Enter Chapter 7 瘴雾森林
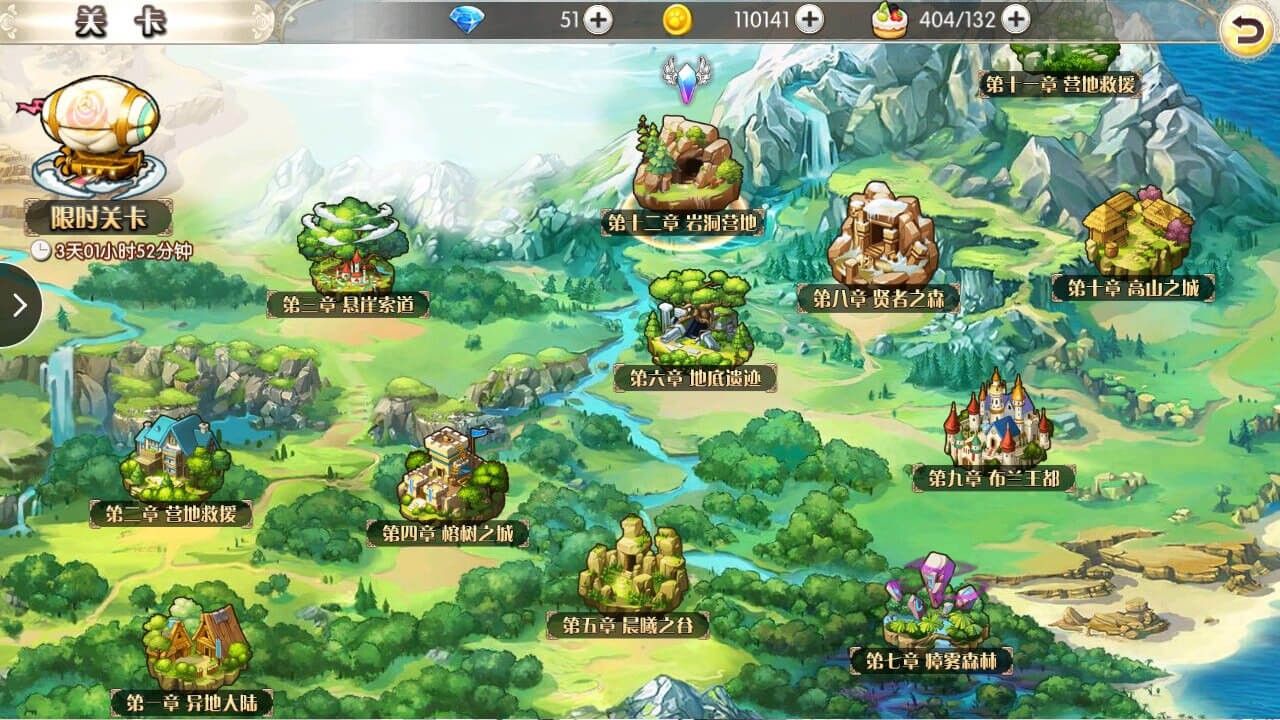 click(x=935, y=605)
